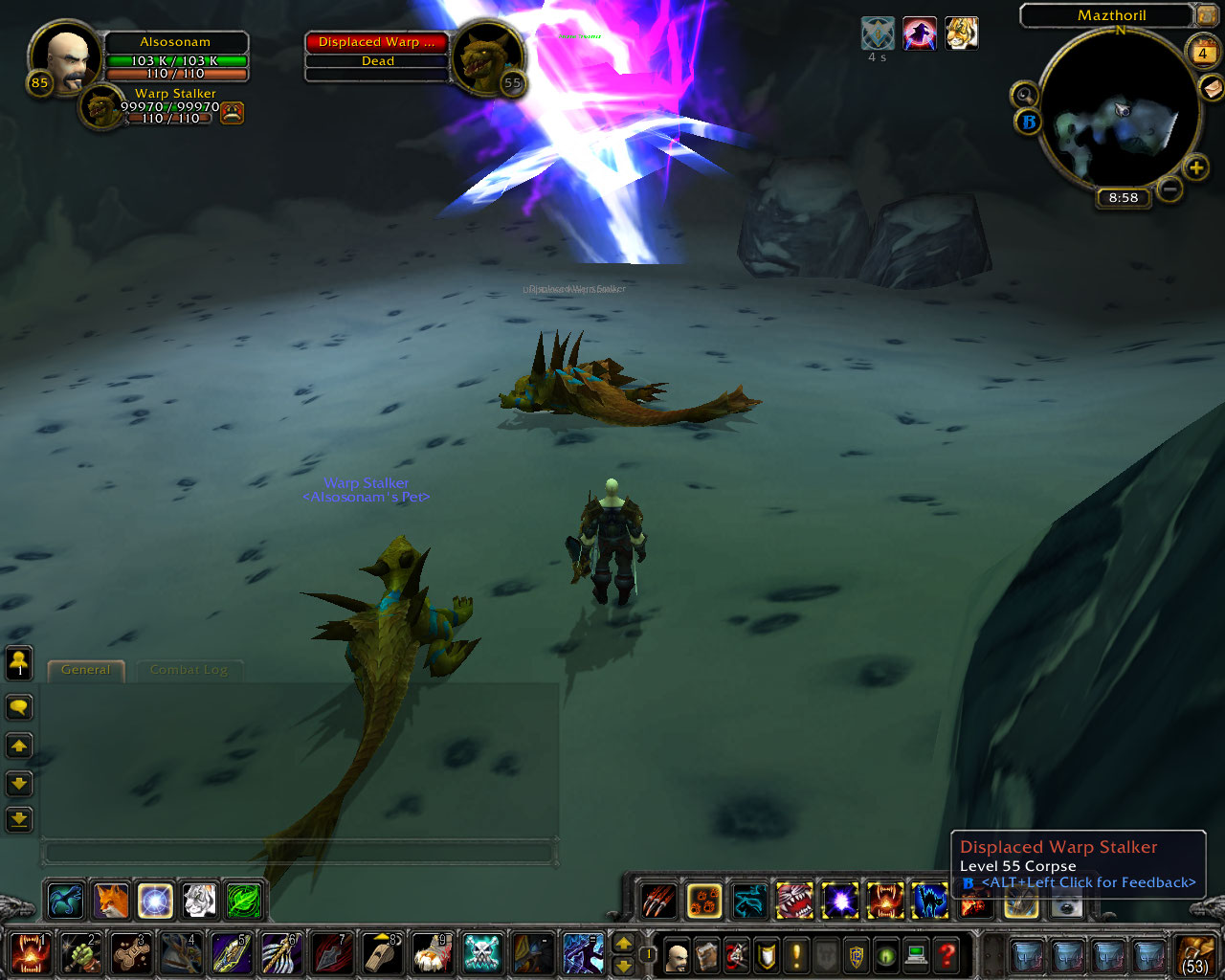Open the guild Alliance crest icon
Viewport: 1225px width, 980px height.
(x=856, y=955)
